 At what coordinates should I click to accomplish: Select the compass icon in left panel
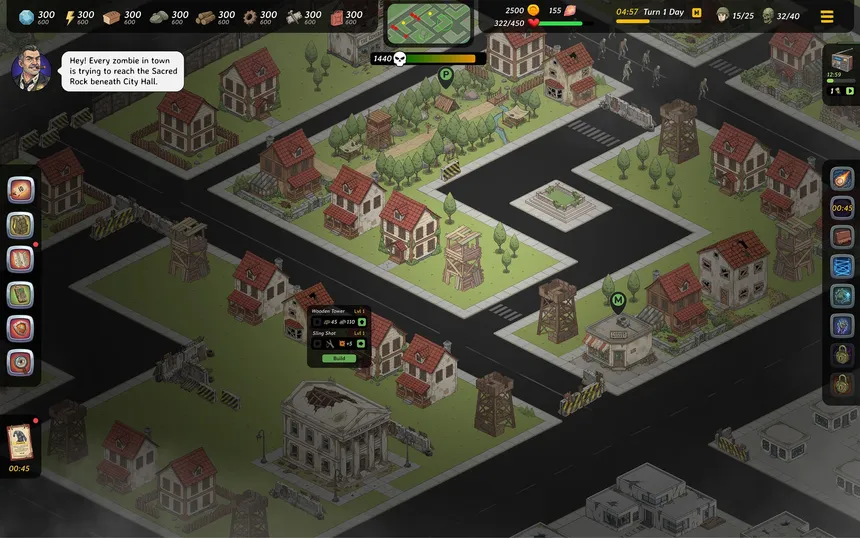[21, 363]
